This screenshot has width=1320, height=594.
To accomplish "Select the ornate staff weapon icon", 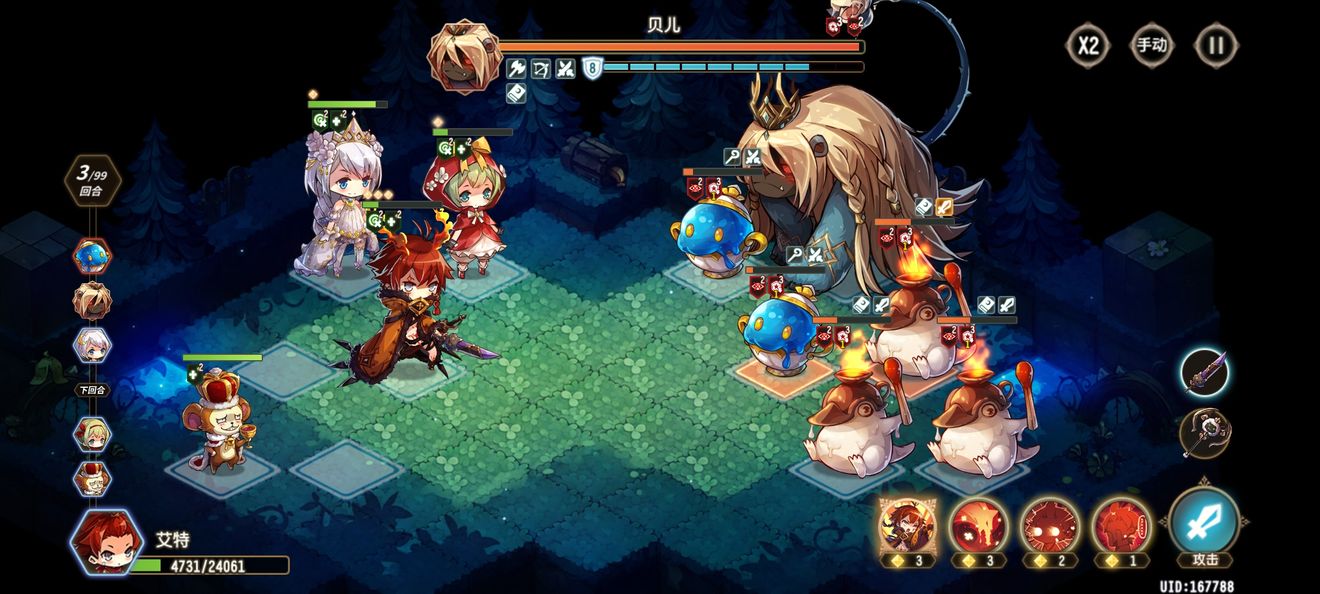I will coord(1204,432).
